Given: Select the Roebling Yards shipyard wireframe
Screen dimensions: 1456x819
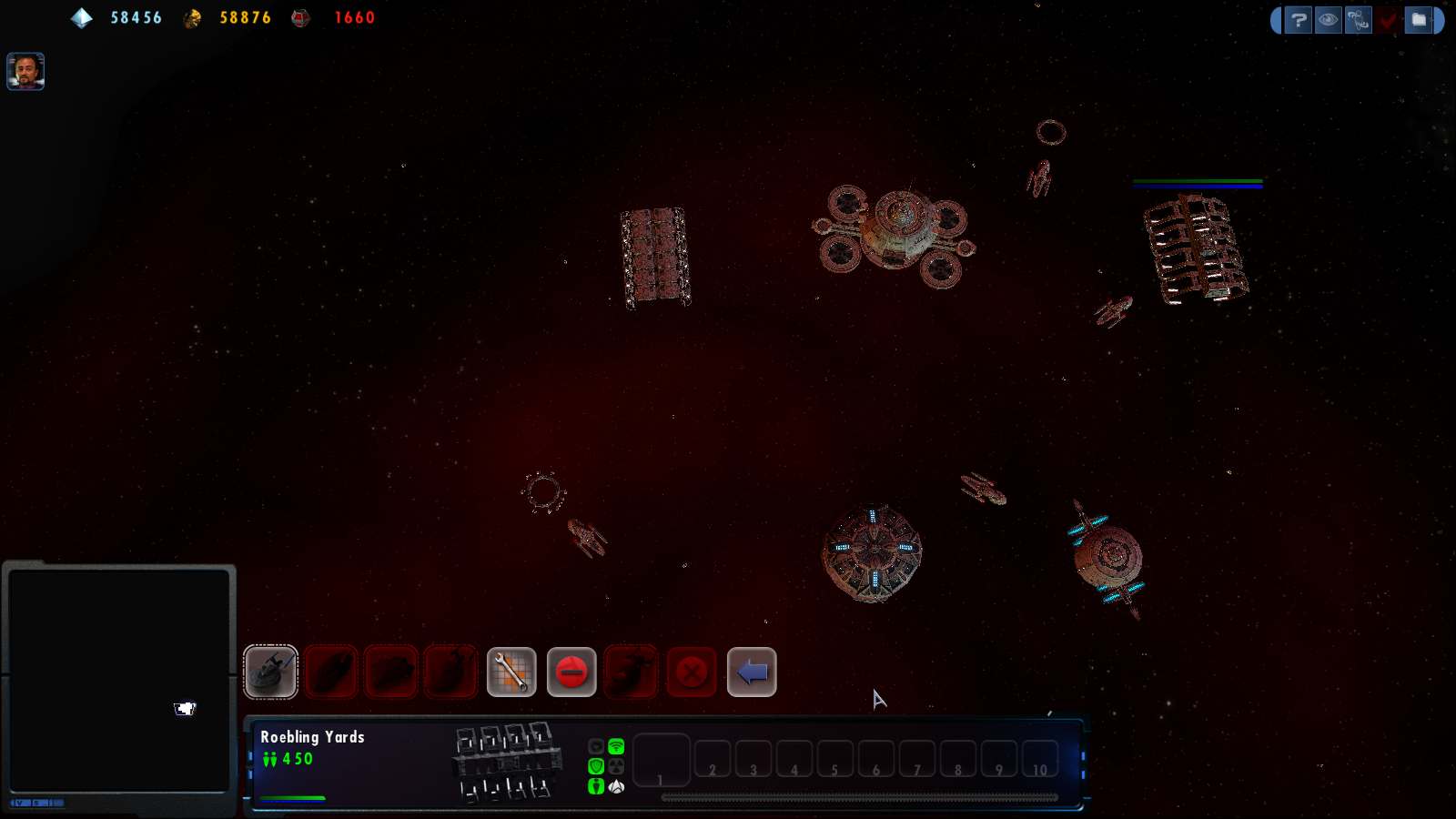Looking at the screenshot, I should point(507,762).
